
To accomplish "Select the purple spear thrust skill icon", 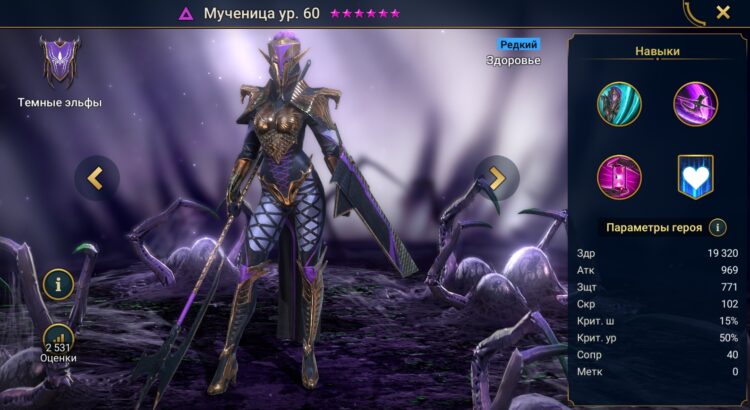I will [x=695, y=104].
